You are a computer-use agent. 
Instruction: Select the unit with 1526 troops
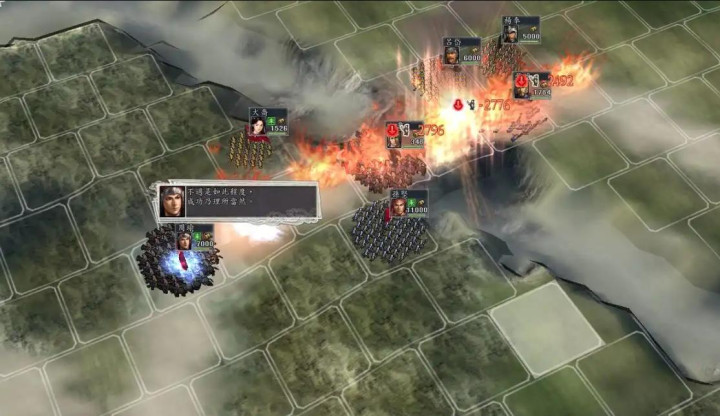pos(250,150)
